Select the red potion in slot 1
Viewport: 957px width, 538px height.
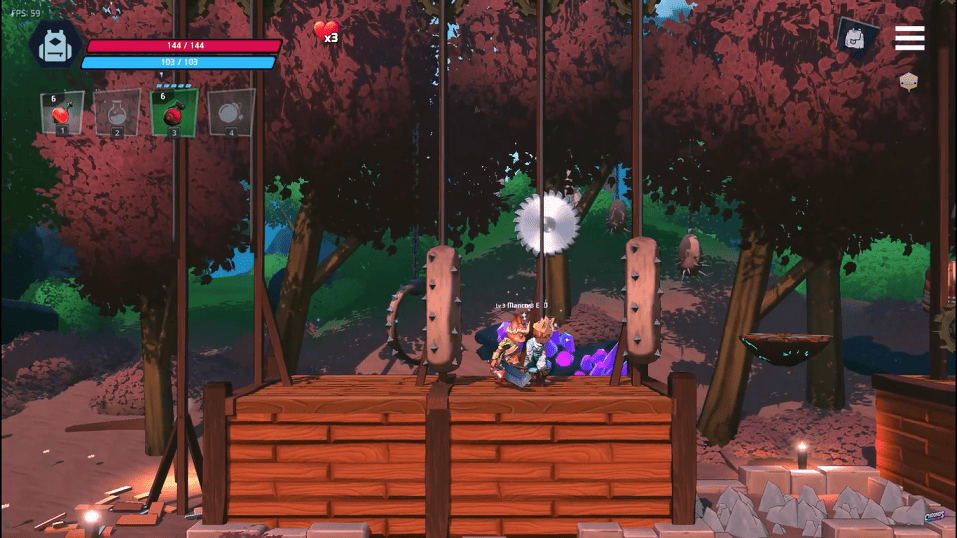62,112
